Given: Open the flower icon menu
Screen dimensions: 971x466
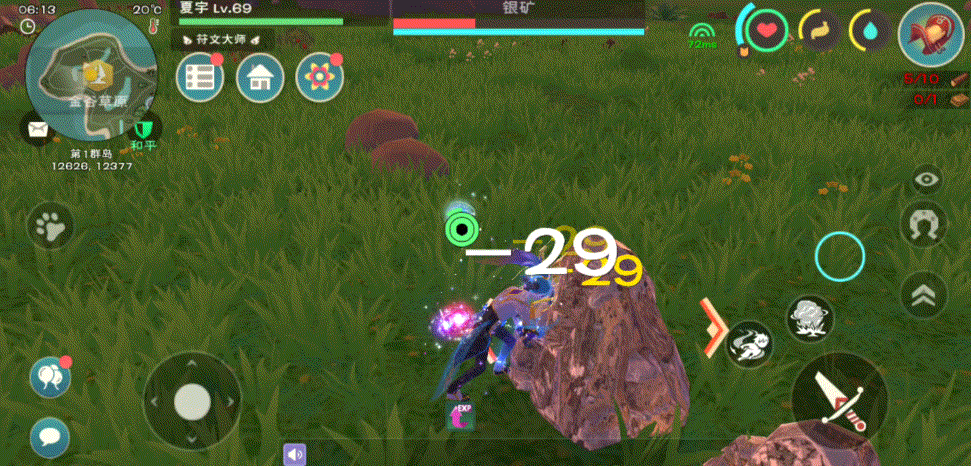Looking at the screenshot, I should [x=320, y=77].
